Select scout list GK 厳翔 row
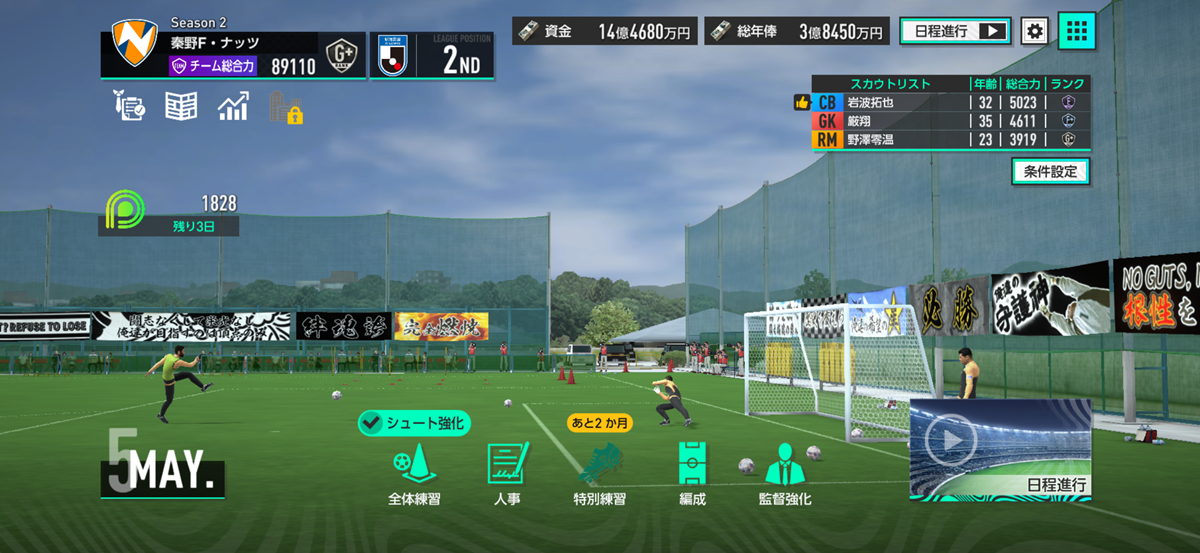This screenshot has width=1200, height=553. (950, 121)
